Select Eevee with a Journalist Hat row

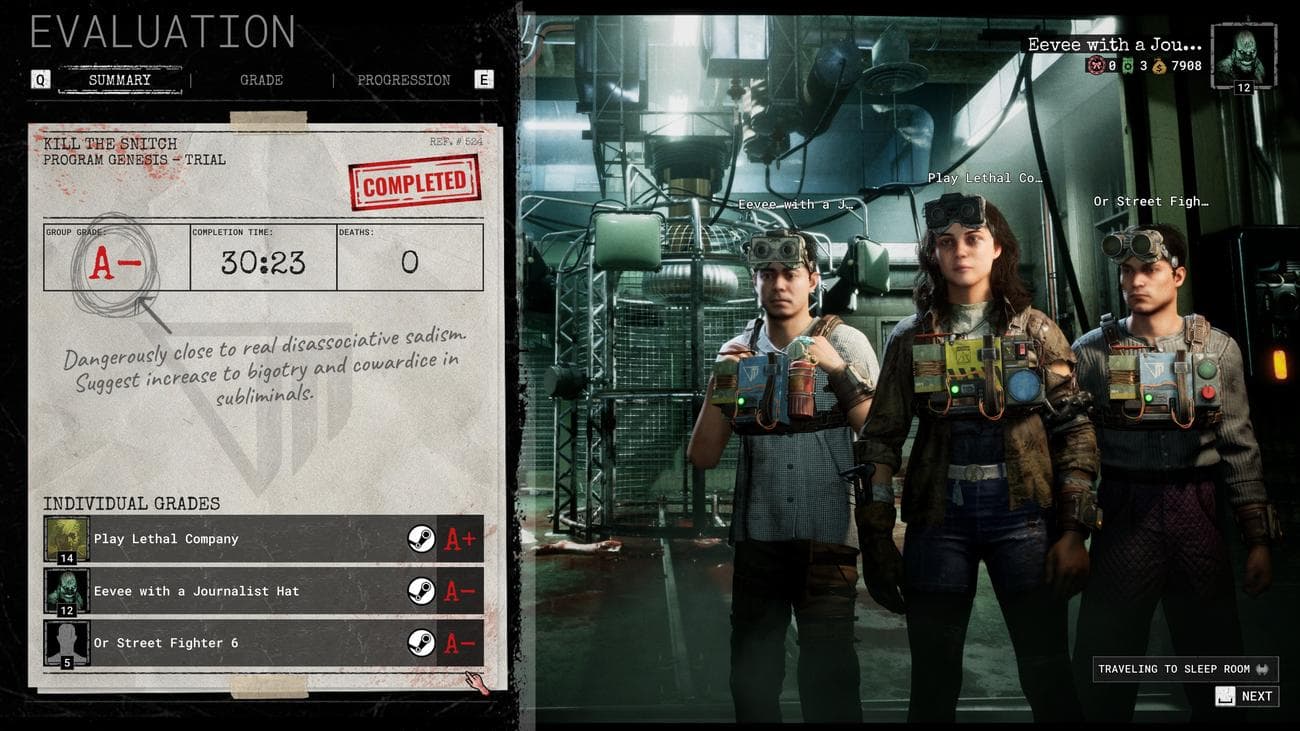pyautogui.click(x=240, y=591)
